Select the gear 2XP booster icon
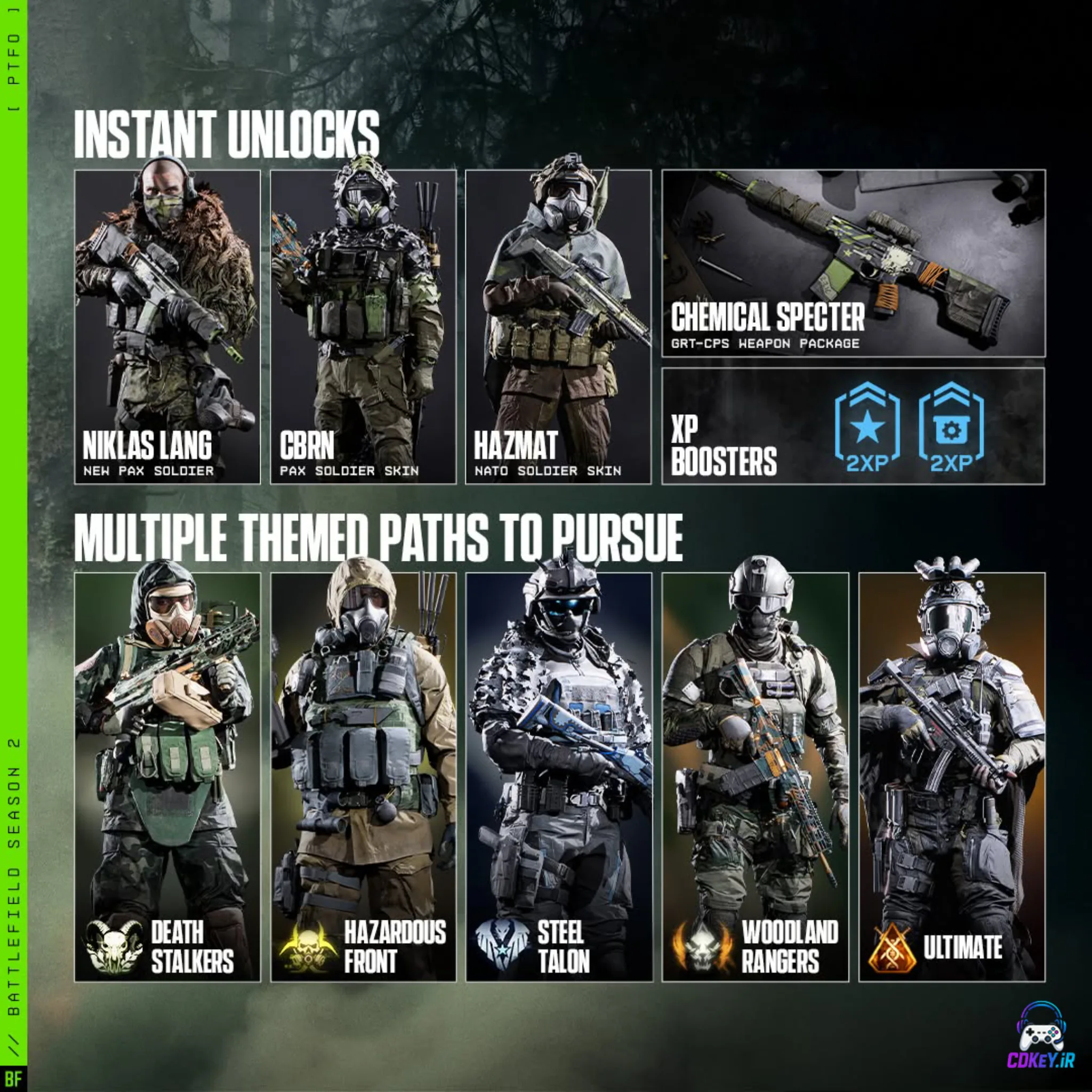1092x1092 pixels. pyautogui.click(x=951, y=428)
